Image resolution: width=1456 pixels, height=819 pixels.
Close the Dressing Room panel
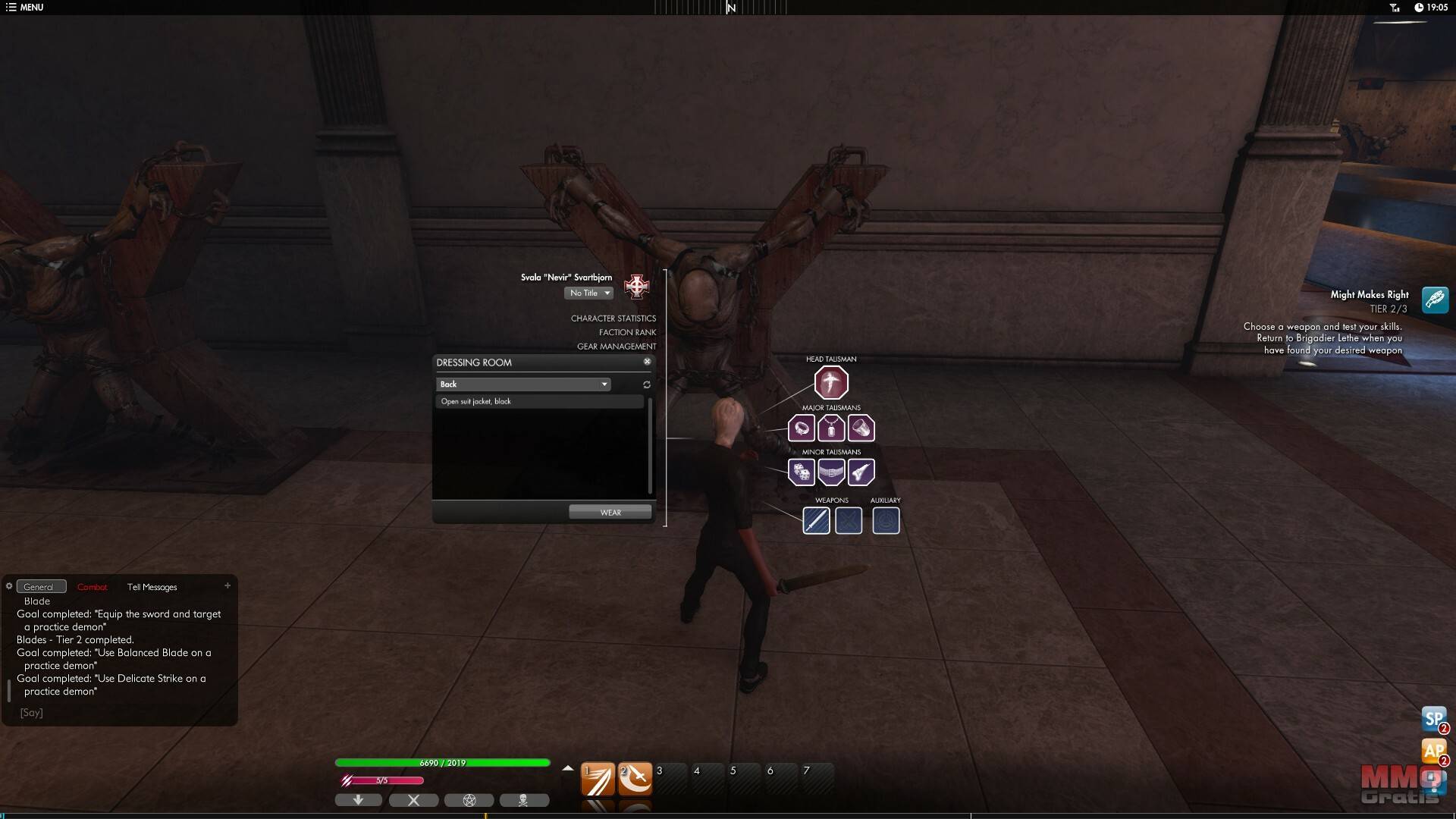point(647,362)
